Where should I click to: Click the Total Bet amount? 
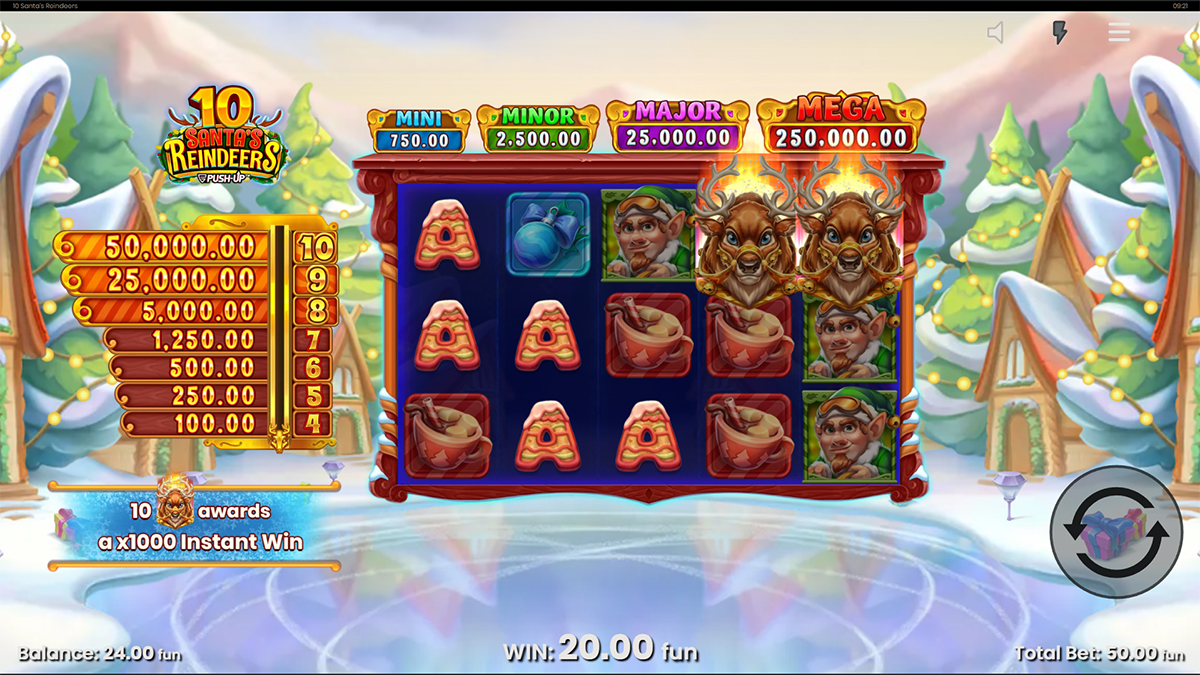[x=1099, y=654]
